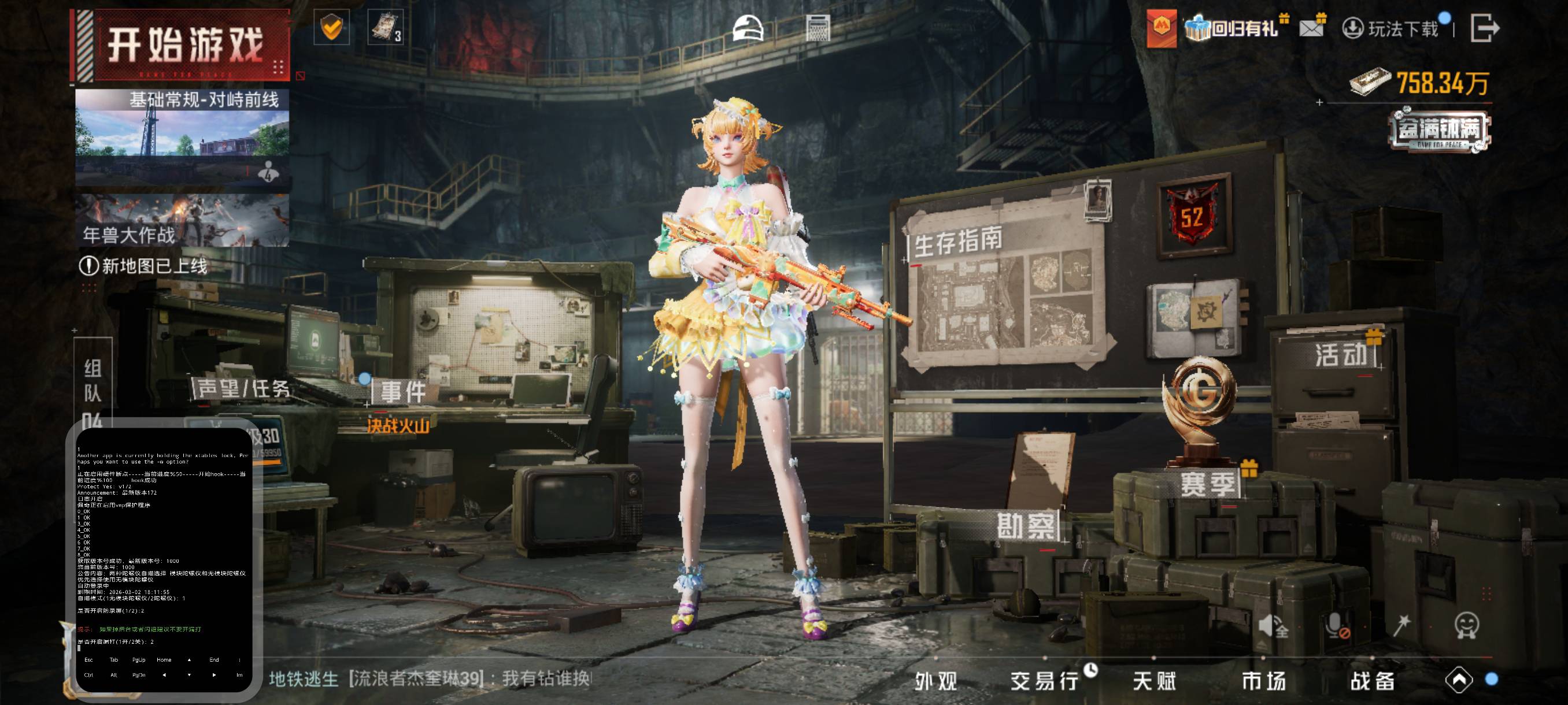Visit the 市场 market tab
The image size is (1568, 705).
pyautogui.click(x=1264, y=681)
